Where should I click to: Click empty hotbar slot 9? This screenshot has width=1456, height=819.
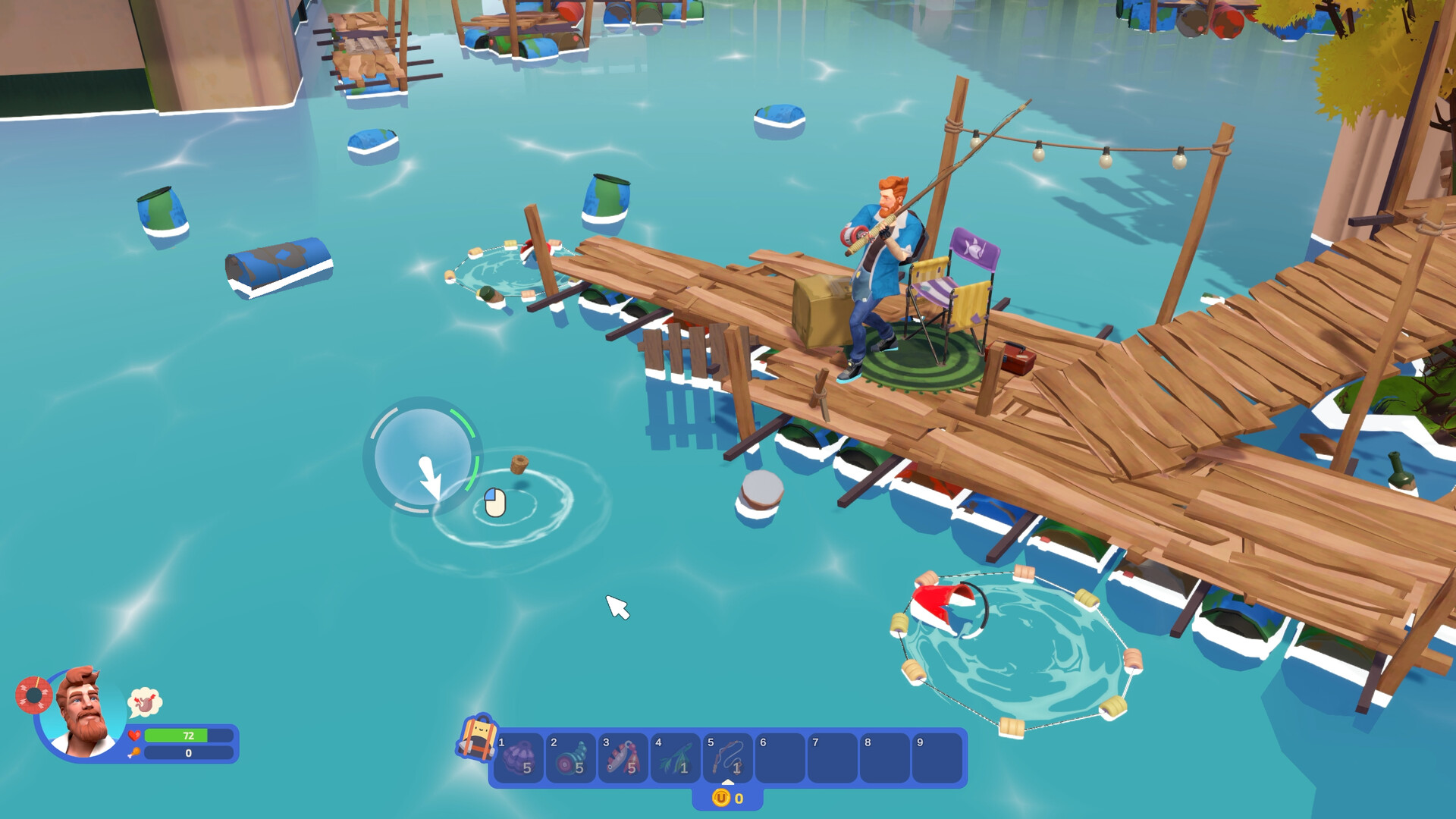[x=937, y=758]
